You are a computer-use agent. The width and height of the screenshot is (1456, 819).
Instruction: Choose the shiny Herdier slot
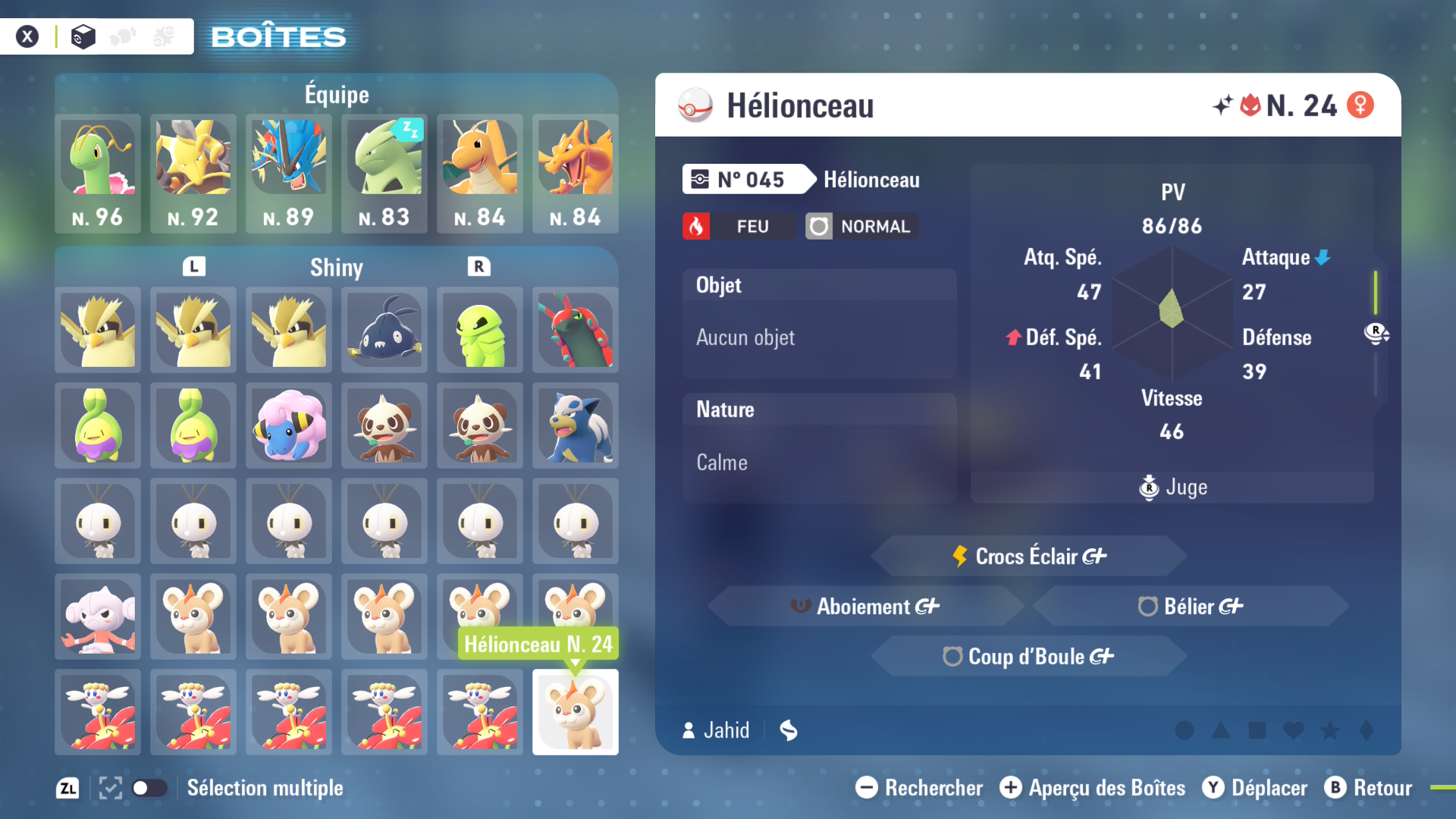[576, 426]
